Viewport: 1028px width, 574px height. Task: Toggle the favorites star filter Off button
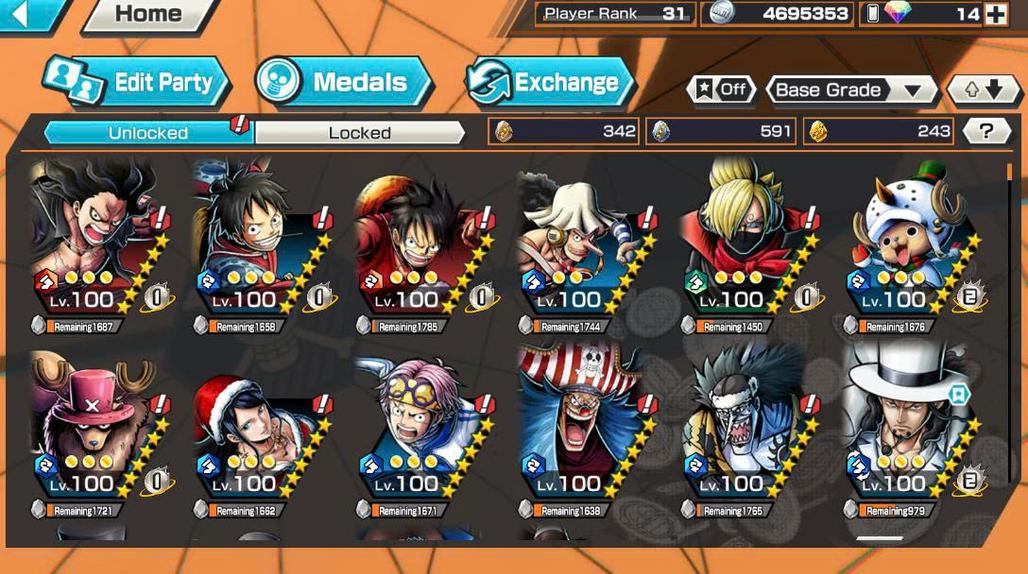click(x=721, y=90)
